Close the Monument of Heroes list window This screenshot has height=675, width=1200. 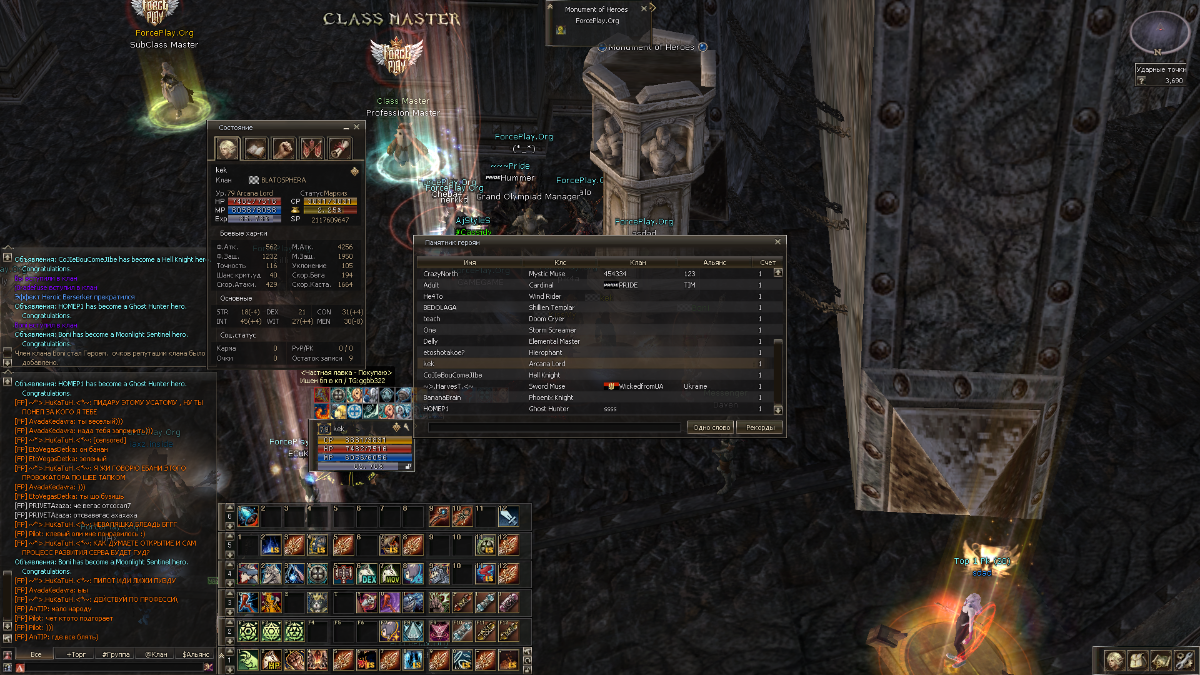point(778,242)
